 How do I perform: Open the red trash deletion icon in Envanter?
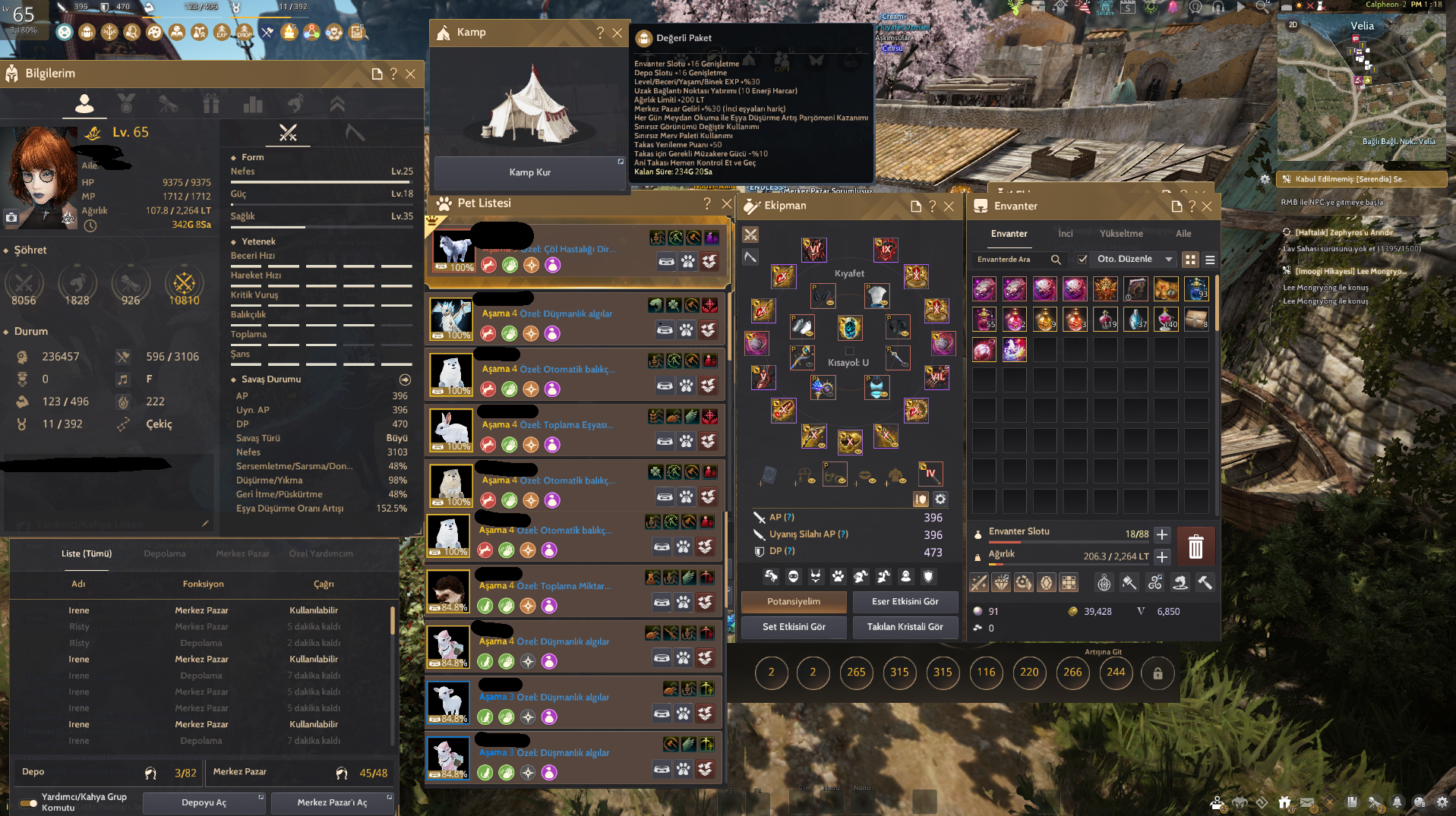[x=1195, y=546]
